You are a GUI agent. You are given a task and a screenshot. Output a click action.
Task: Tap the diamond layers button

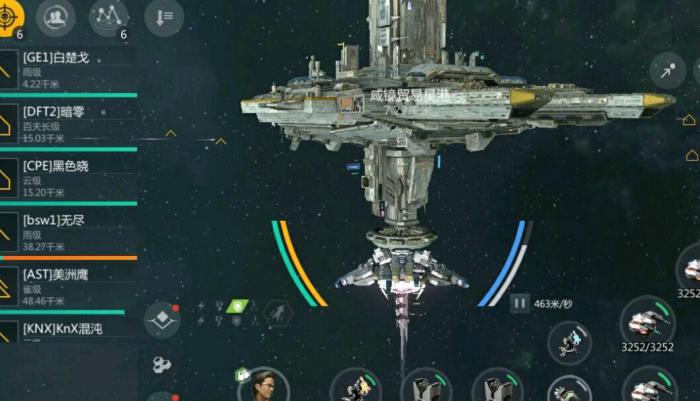pyautogui.click(x=162, y=321)
